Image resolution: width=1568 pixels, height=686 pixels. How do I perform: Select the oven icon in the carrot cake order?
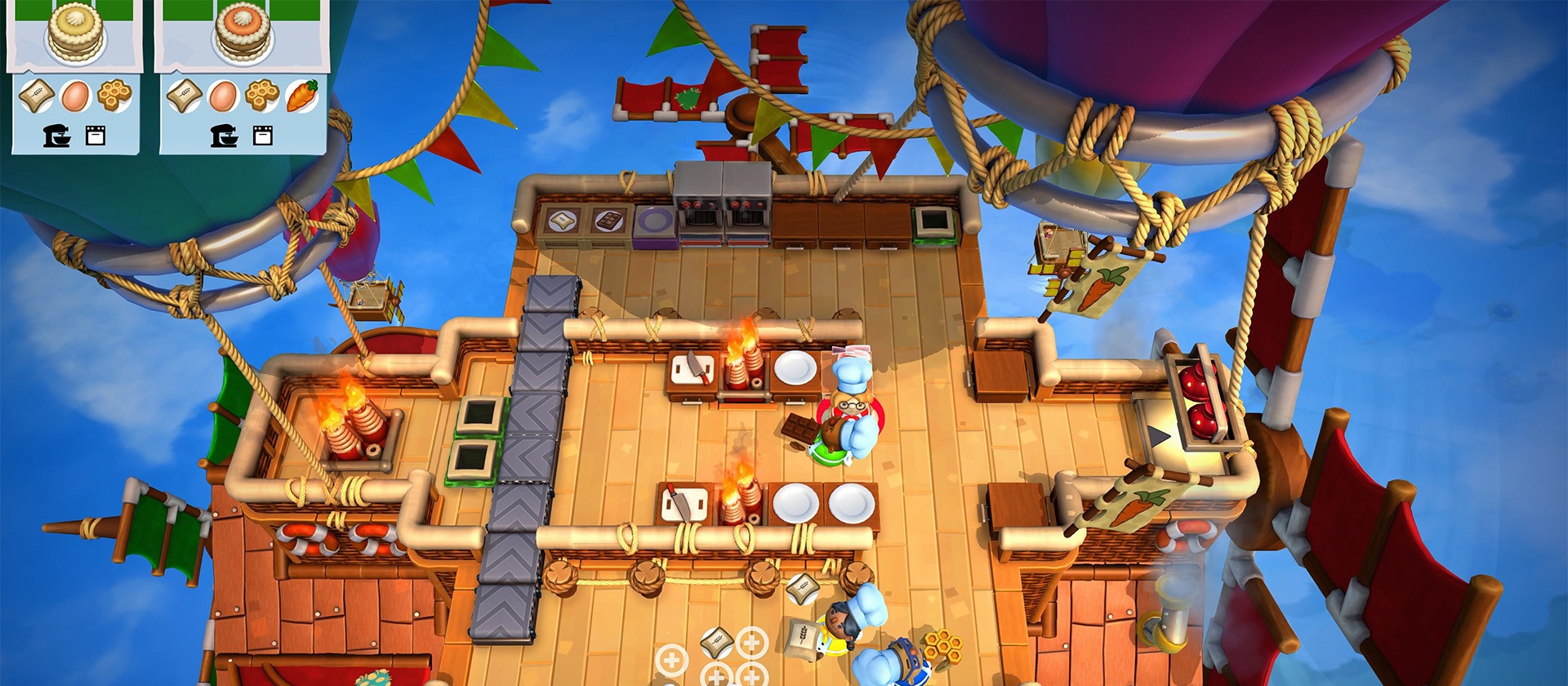261,134
